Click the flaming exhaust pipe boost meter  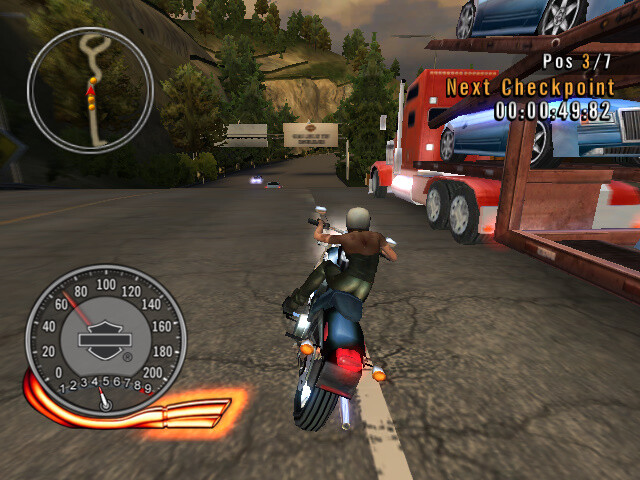(190, 411)
